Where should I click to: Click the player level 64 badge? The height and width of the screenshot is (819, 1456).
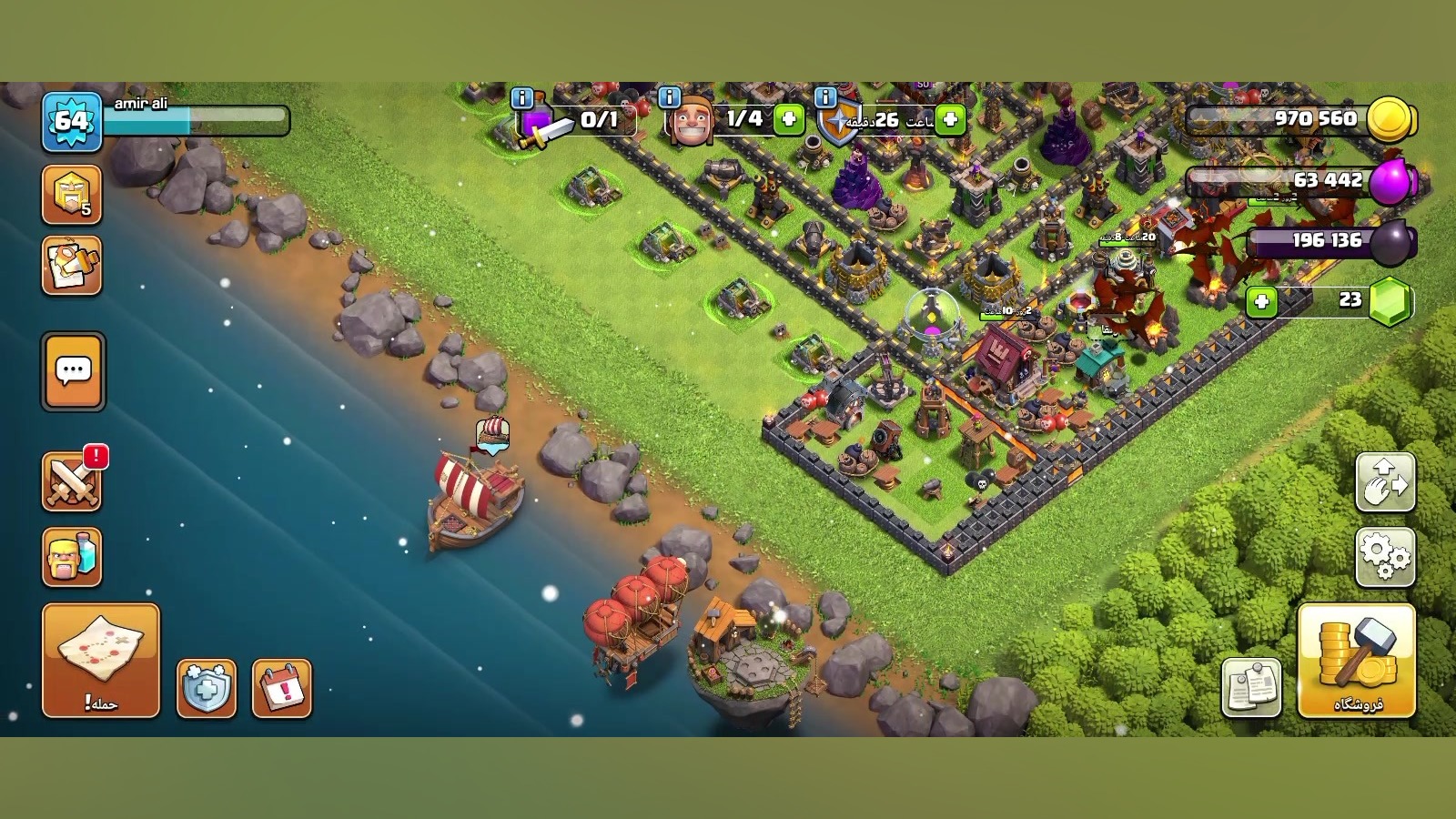pyautogui.click(x=71, y=120)
